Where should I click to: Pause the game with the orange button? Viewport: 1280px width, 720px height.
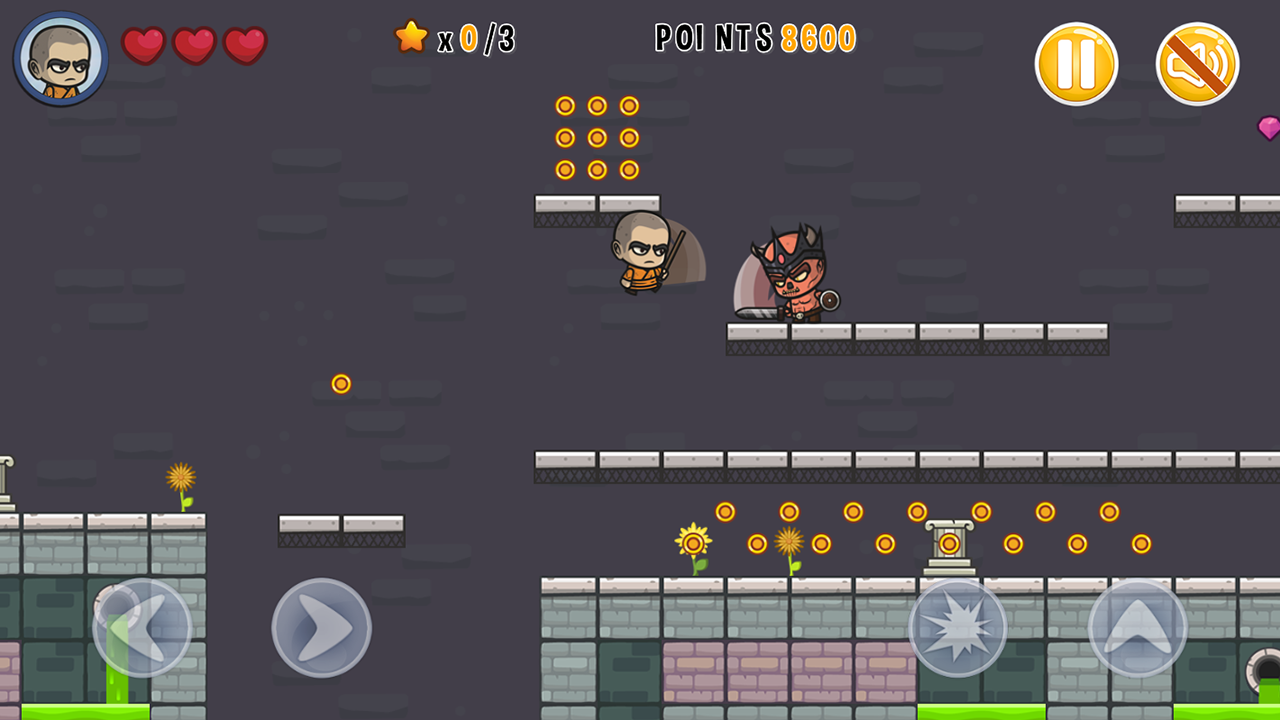[1076, 64]
